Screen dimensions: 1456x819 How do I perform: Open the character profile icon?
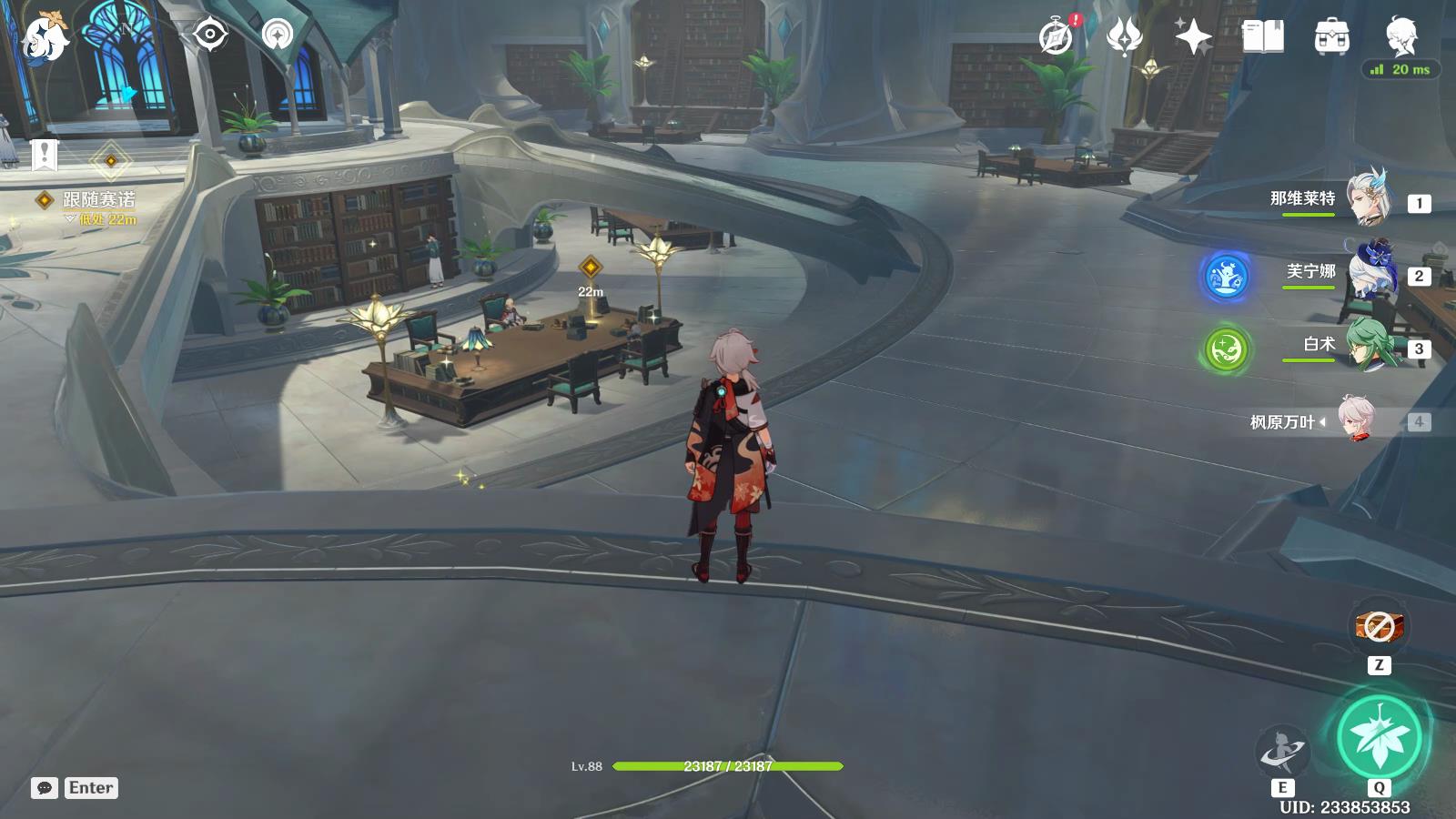point(1401,37)
